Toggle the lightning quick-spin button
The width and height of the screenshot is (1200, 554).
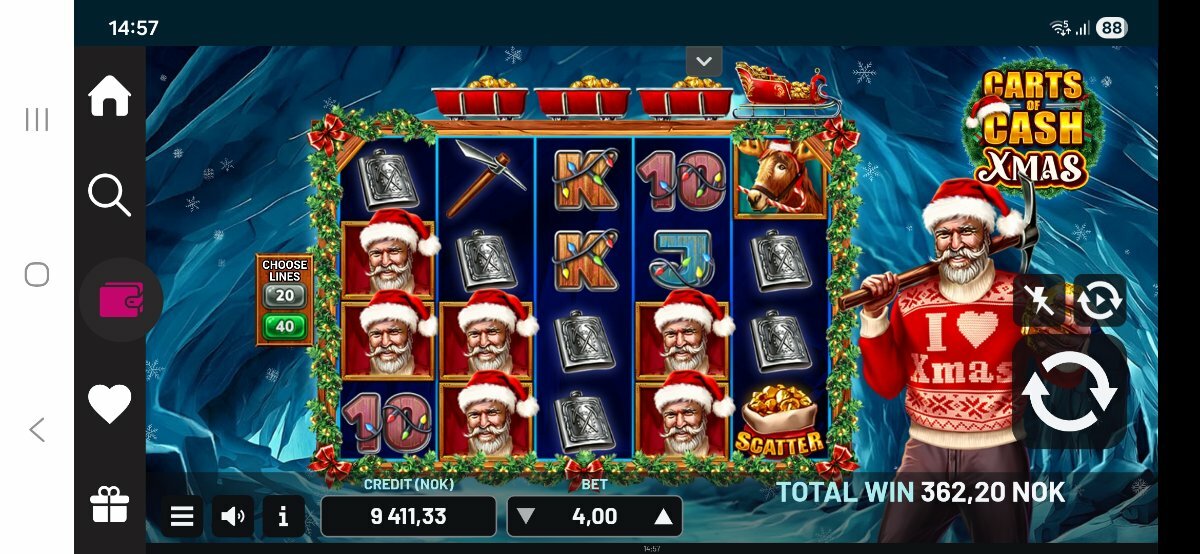(x=1039, y=301)
